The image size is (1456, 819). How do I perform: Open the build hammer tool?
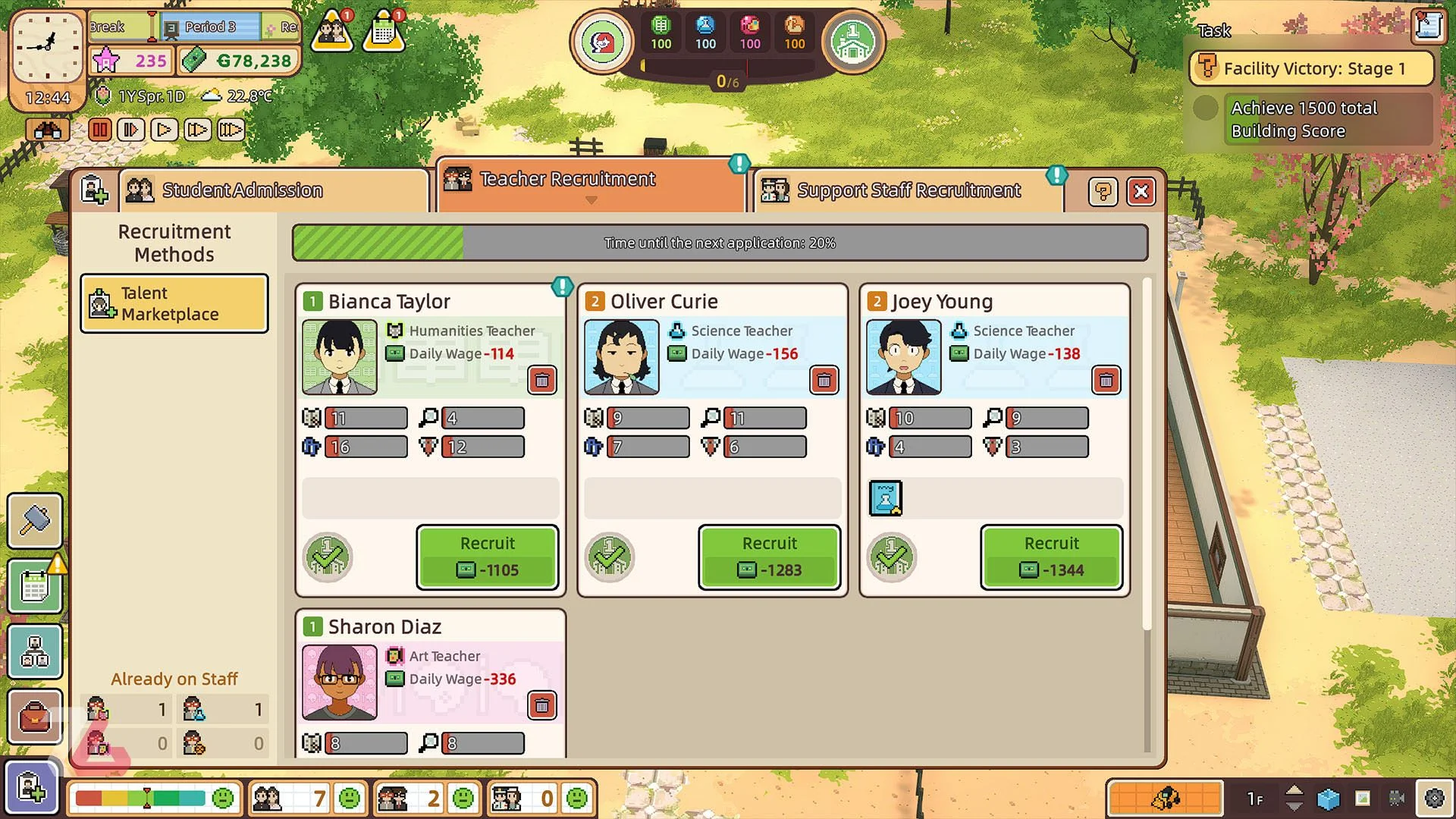pos(35,521)
